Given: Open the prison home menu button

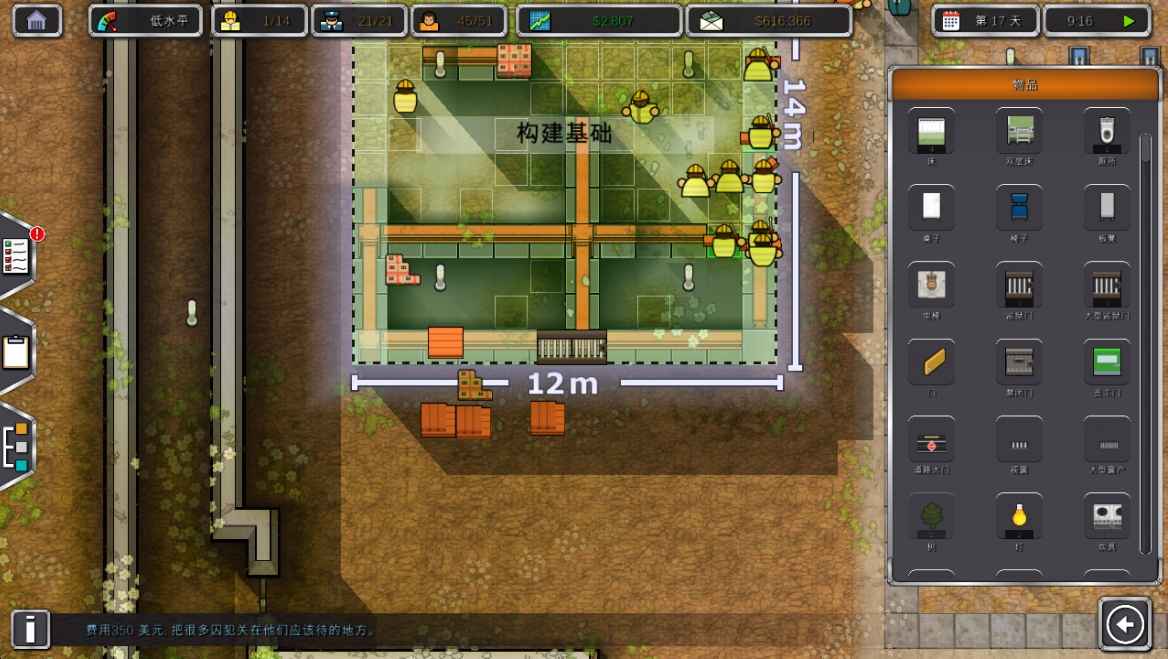Looking at the screenshot, I should (37, 20).
